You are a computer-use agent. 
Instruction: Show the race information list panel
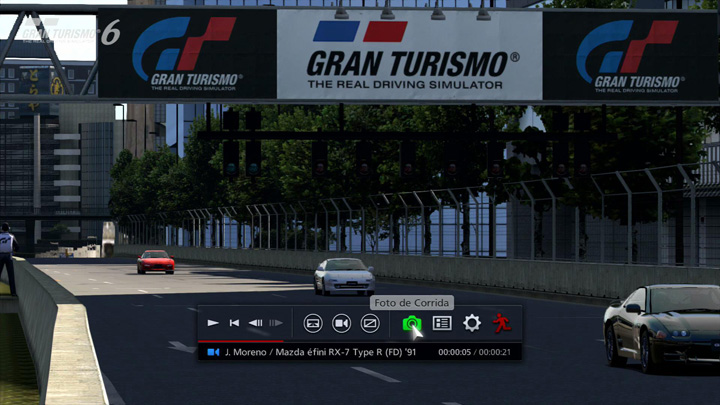click(x=442, y=323)
